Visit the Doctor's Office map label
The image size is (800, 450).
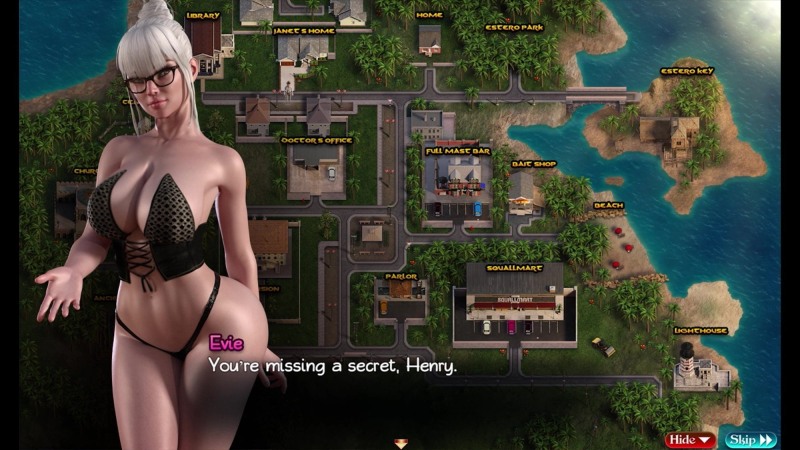316,141
